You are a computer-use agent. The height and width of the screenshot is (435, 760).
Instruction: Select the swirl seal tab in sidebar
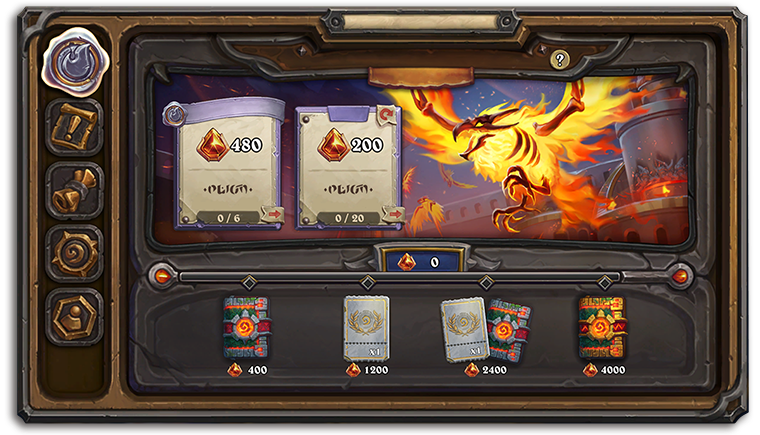pyautogui.click(x=74, y=62)
